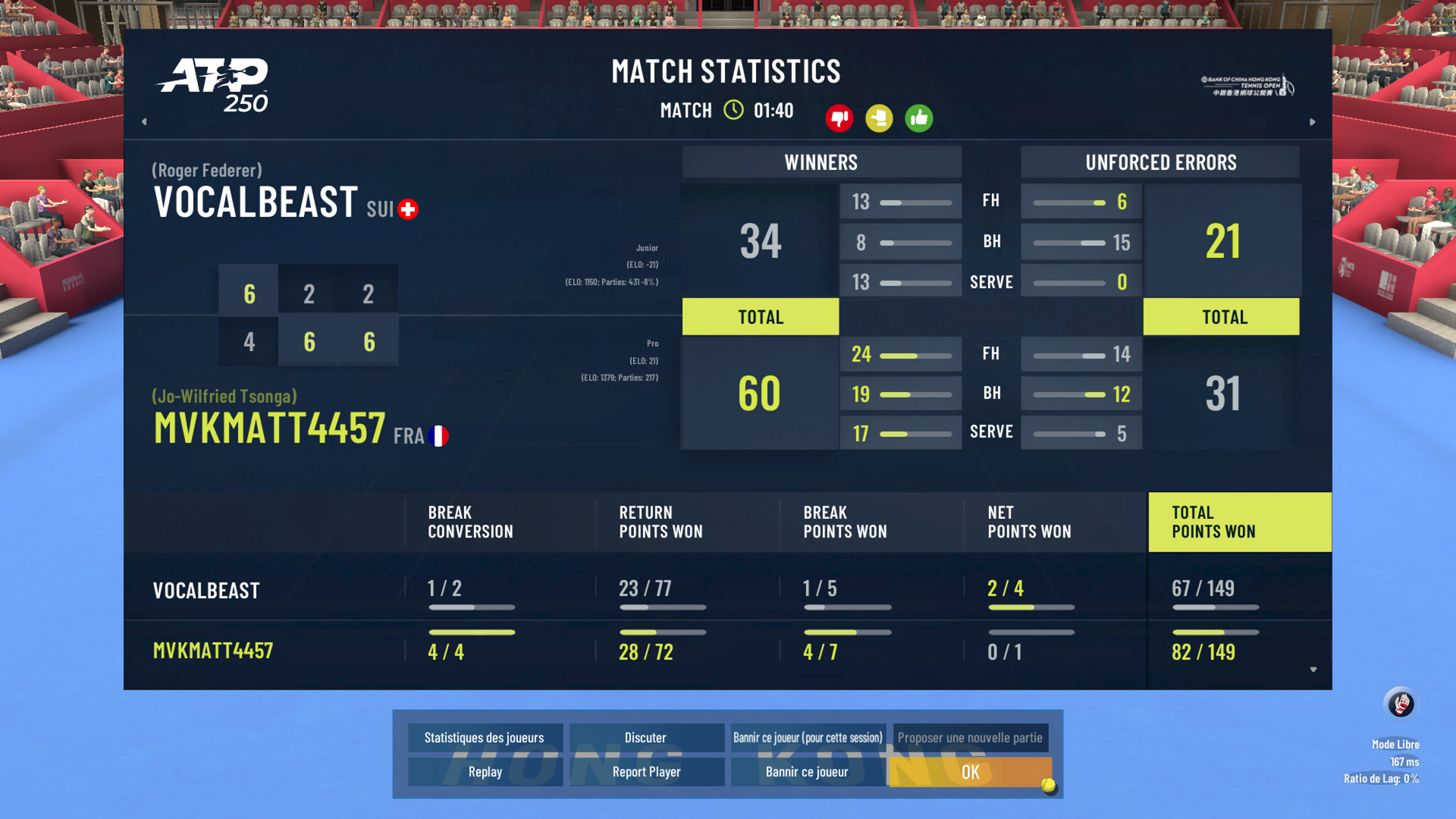
Task: Click the Discuter chat button
Action: tap(645, 738)
